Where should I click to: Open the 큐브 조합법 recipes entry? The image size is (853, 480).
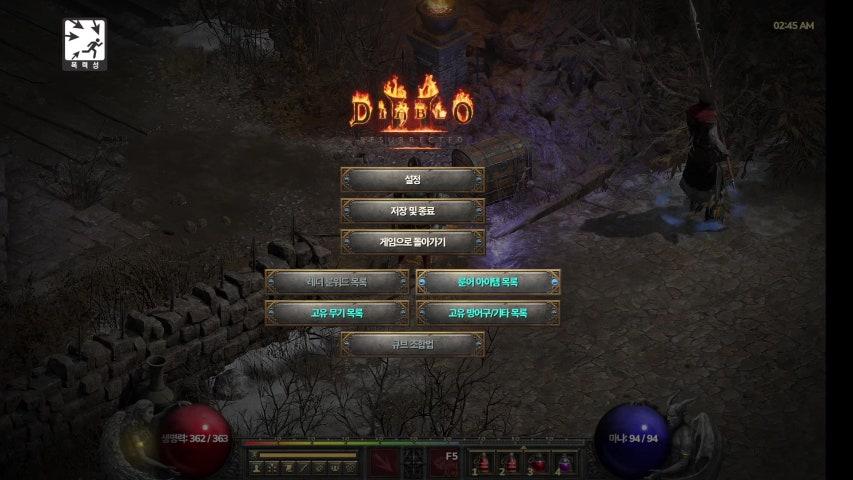click(412, 344)
